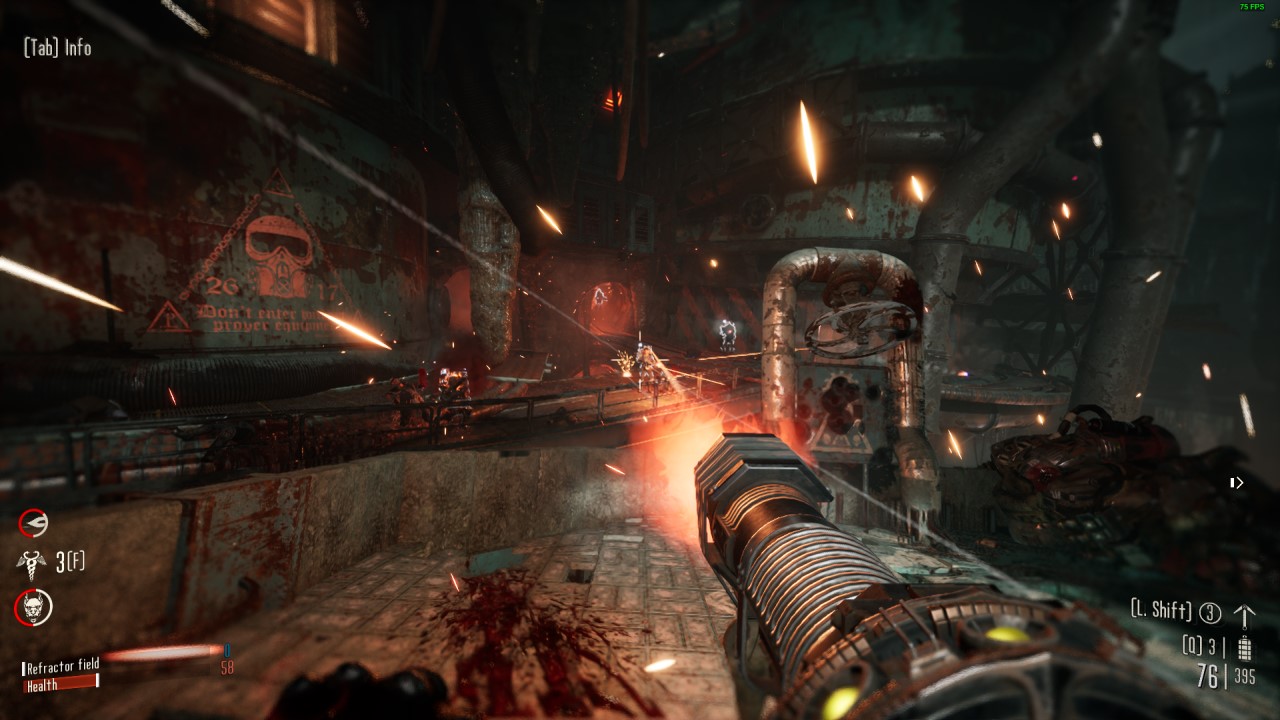Select the grenade icon
1280x720 pixels.
click(x=1244, y=647)
